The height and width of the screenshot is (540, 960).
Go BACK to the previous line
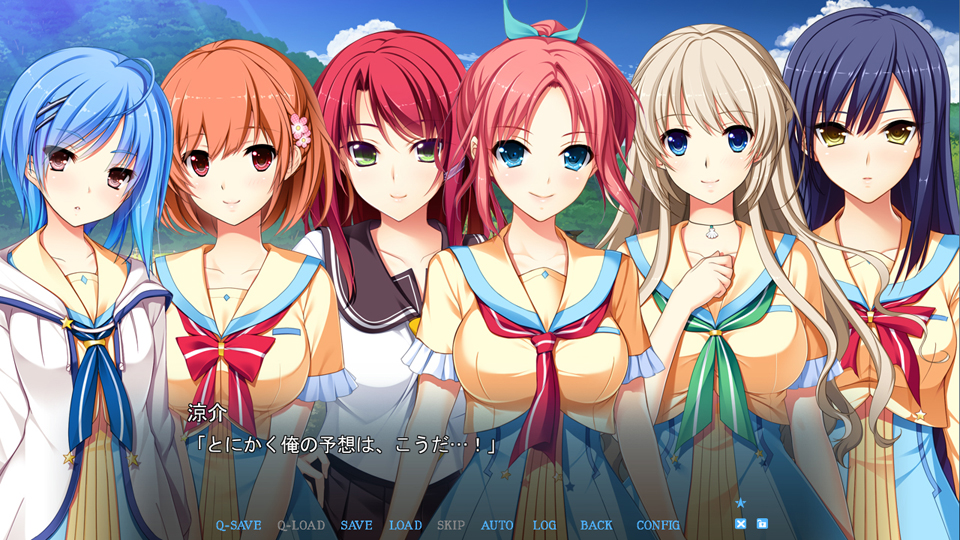596,525
